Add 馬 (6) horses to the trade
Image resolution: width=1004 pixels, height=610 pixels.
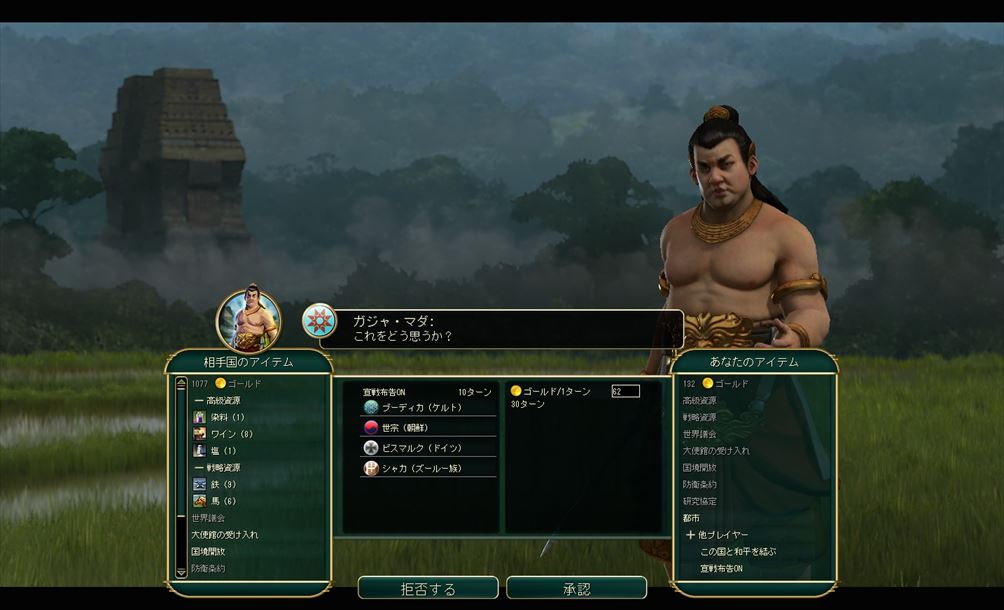tap(224, 501)
